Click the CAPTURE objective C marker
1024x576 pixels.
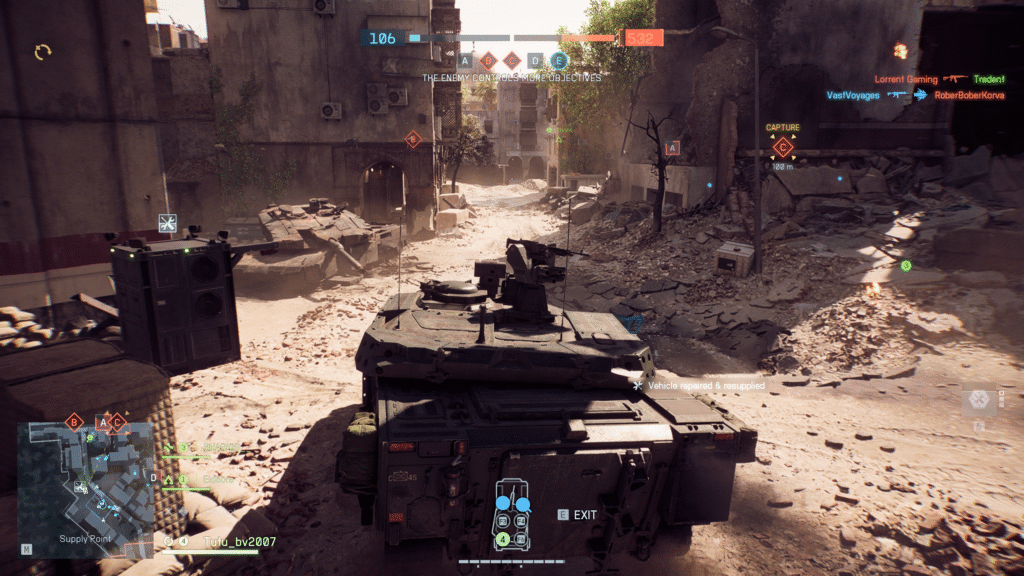783,149
